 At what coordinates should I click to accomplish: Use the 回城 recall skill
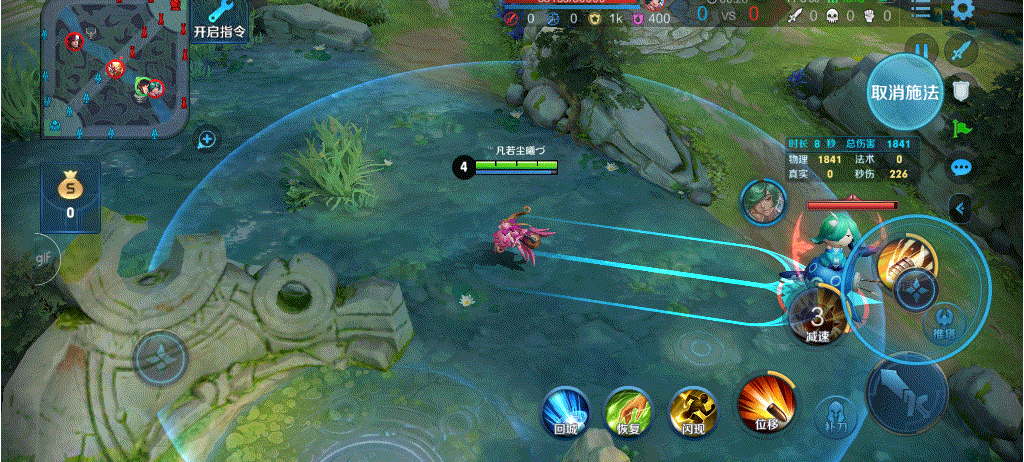[565, 410]
